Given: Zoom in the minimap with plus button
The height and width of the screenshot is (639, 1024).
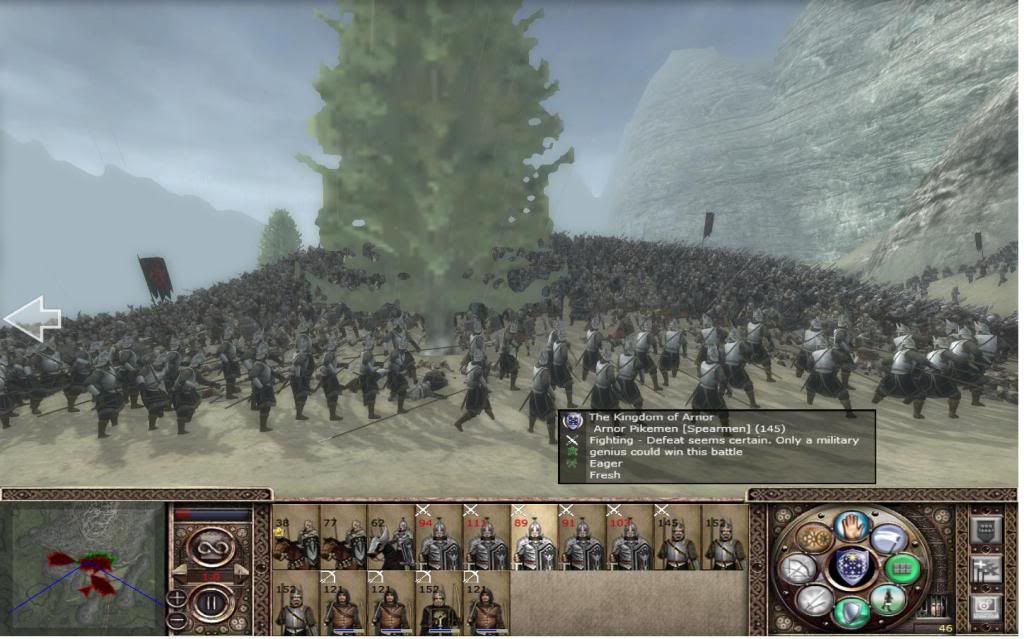Looking at the screenshot, I should point(177,597).
